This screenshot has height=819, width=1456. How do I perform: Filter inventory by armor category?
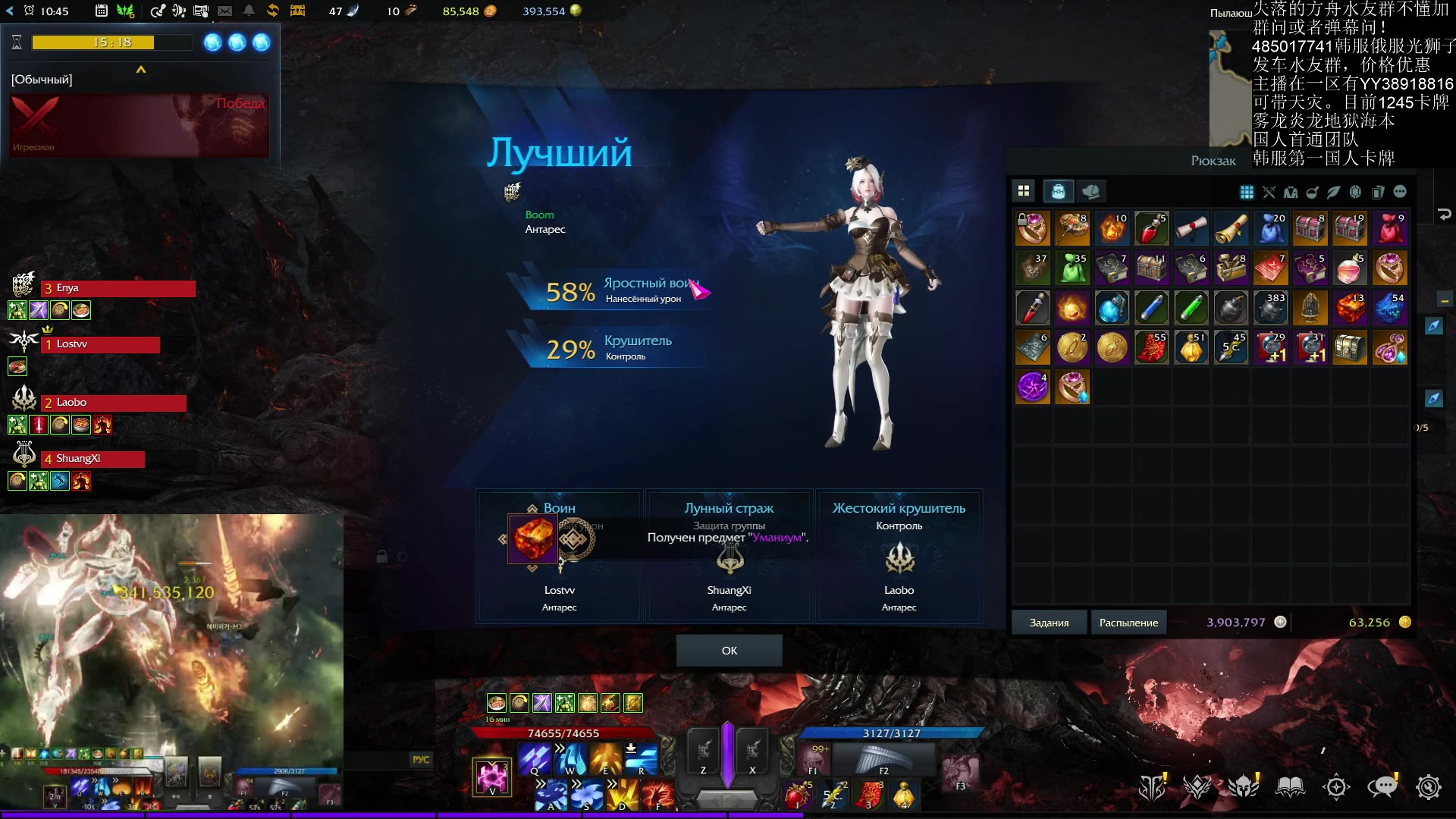[1290, 192]
